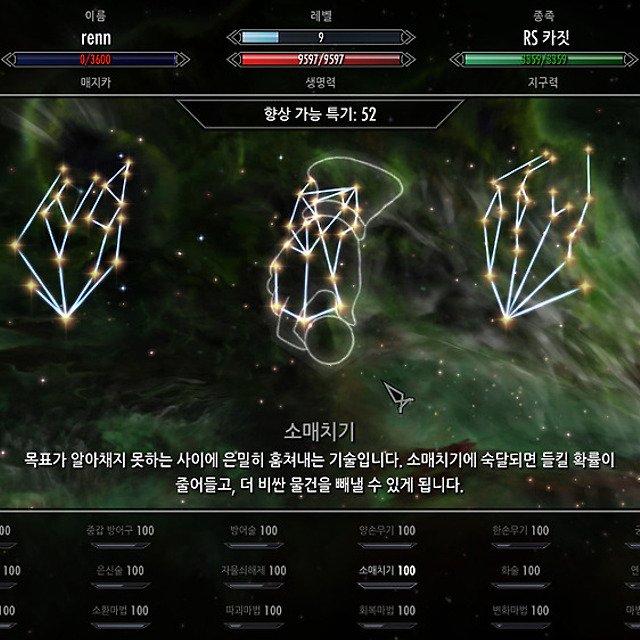
Task: Pick the 한손무기 skill entry
Action: point(520,530)
